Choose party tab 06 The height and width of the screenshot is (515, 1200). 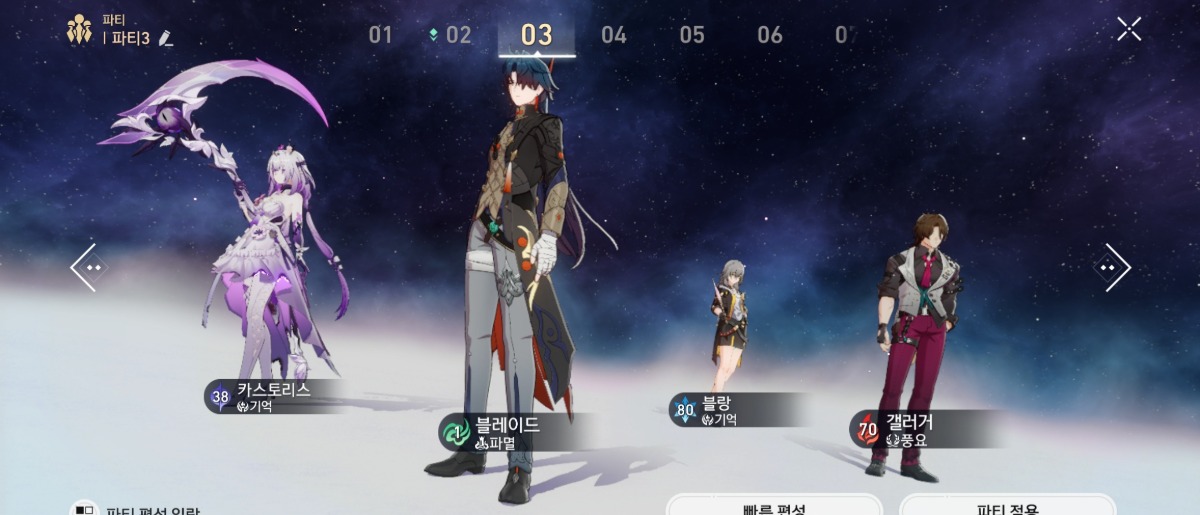(770, 35)
